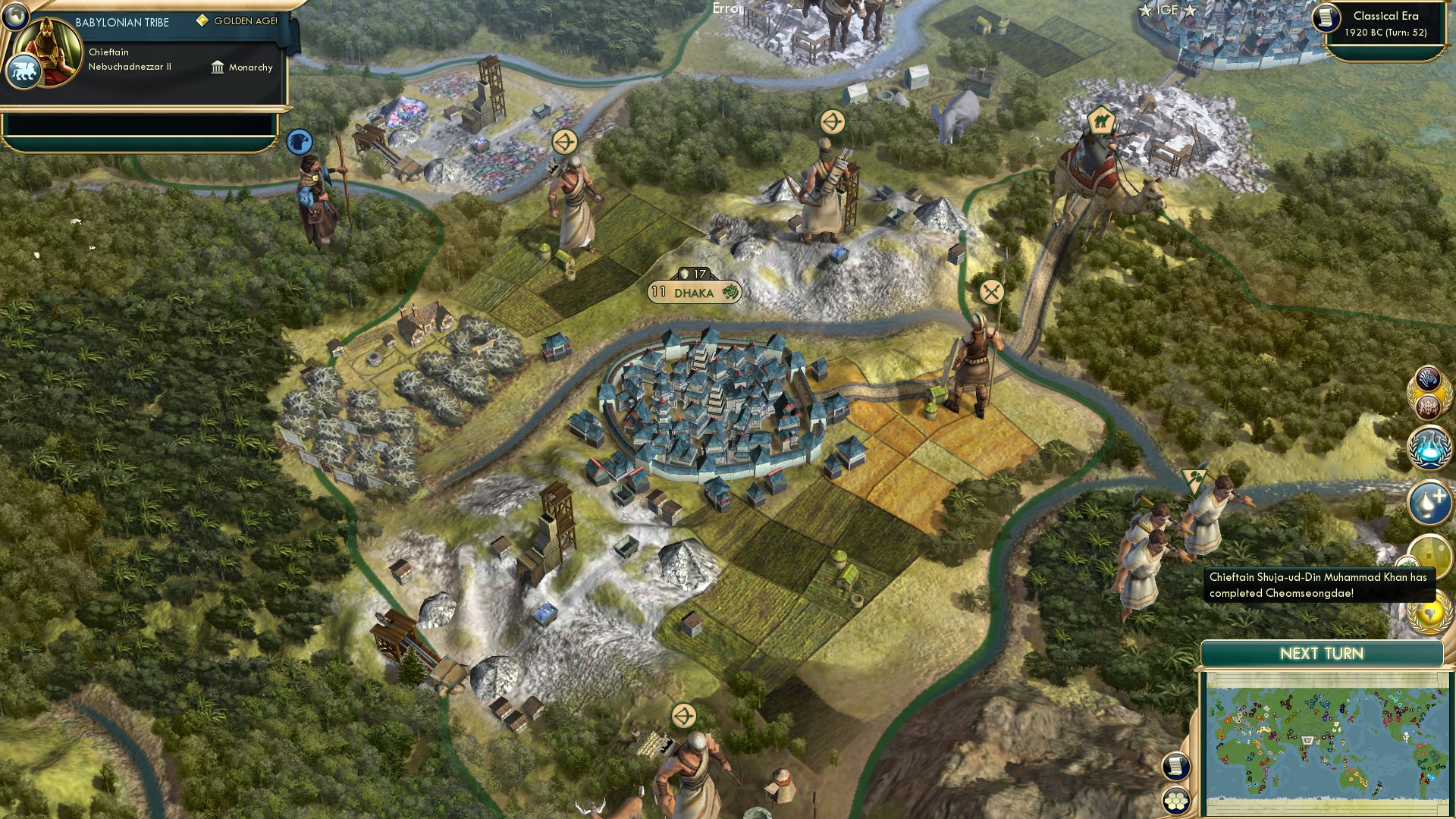
Task: Click the Monarchy pillar icon in leader panel
Action: tap(218, 67)
